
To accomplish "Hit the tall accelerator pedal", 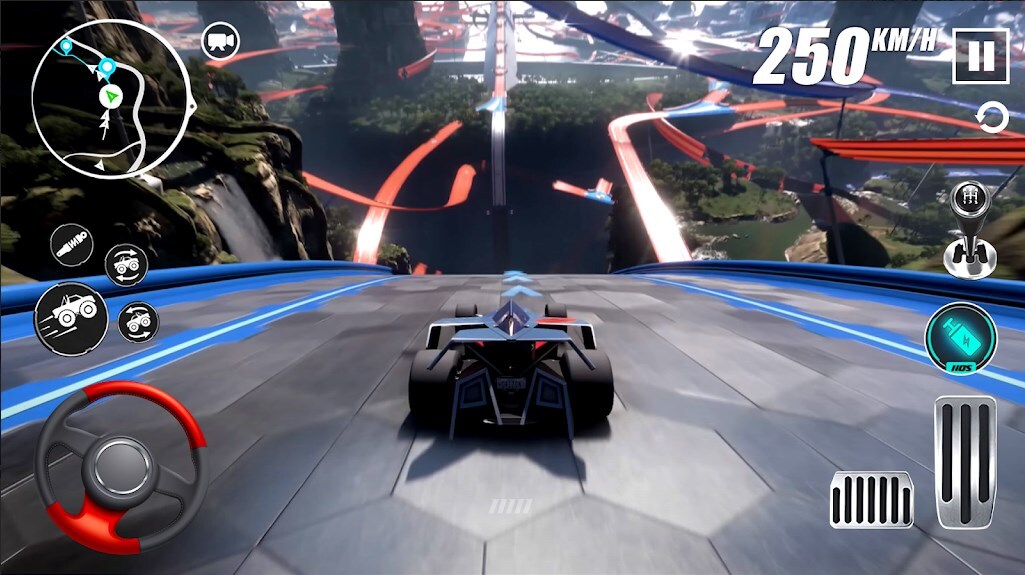I will pos(966,461).
